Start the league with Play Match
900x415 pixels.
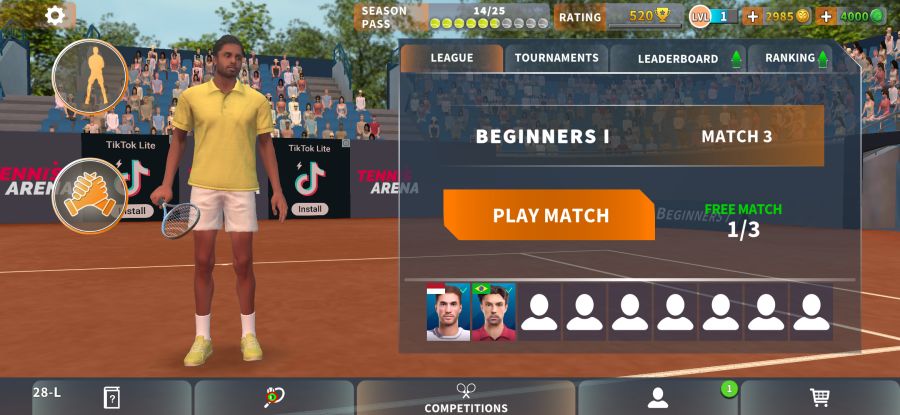549,215
